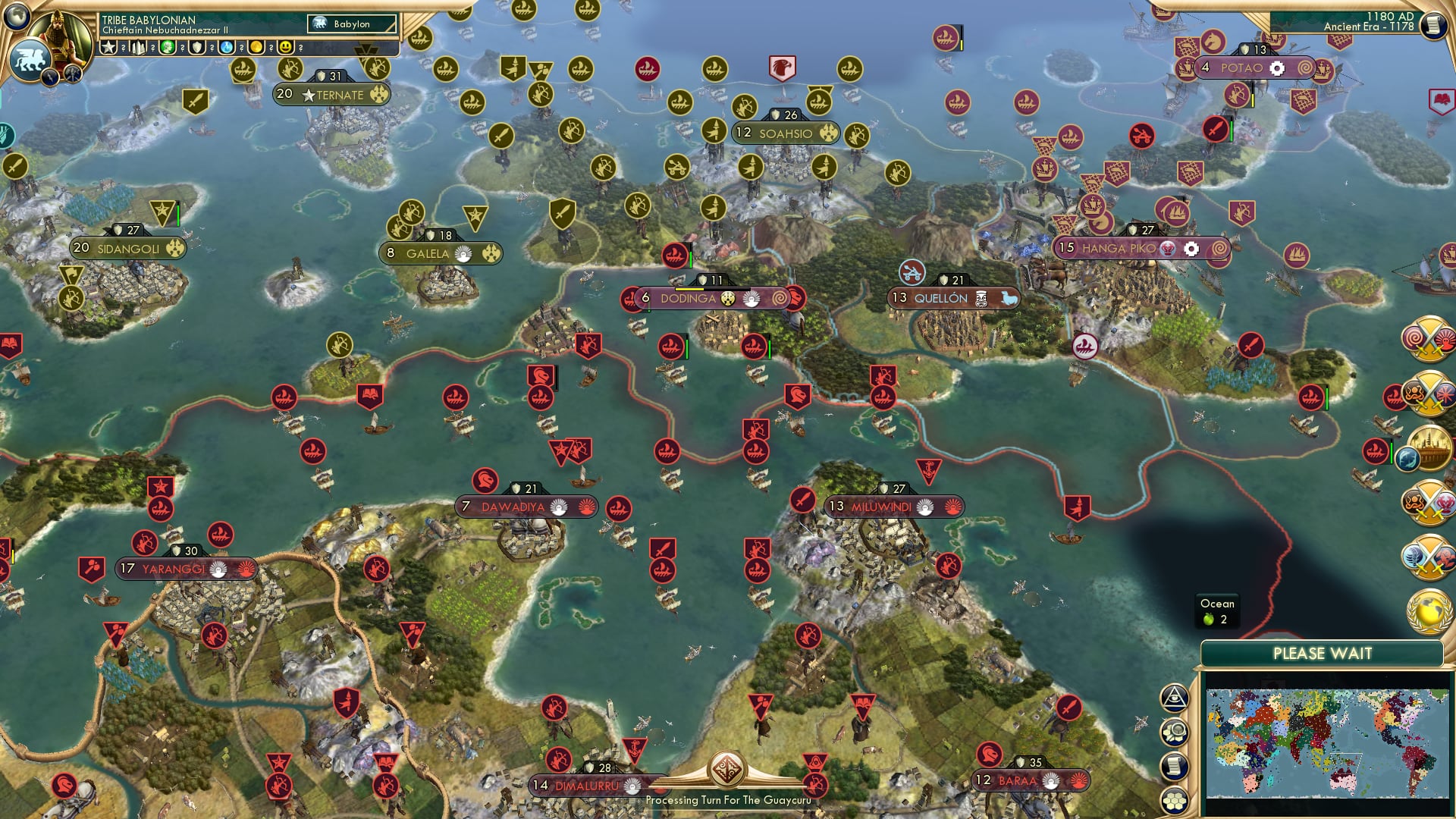
Task: Open the Dodinga city screen via its banner
Action: [690, 299]
